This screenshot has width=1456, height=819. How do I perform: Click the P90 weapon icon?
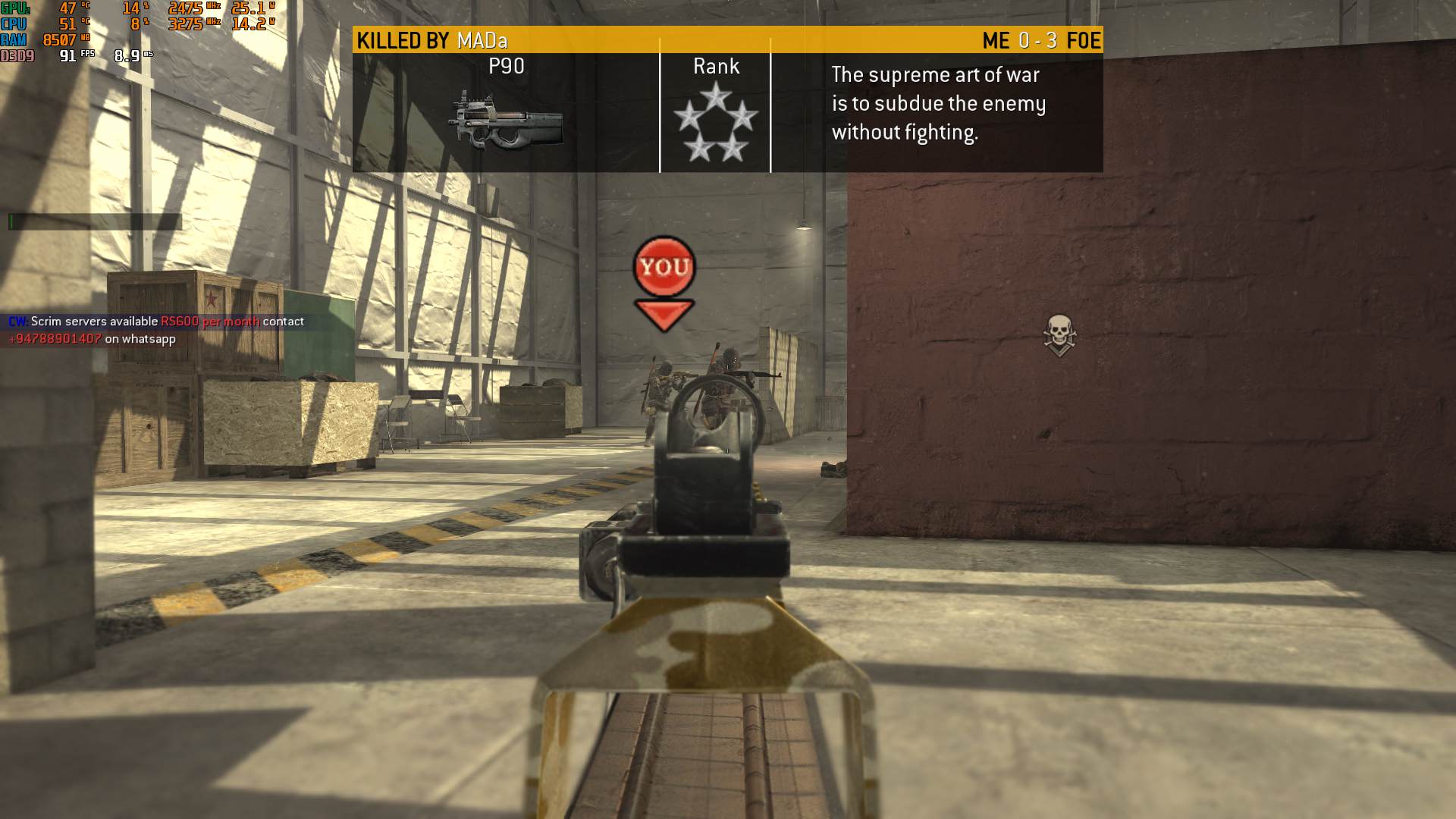(x=506, y=121)
